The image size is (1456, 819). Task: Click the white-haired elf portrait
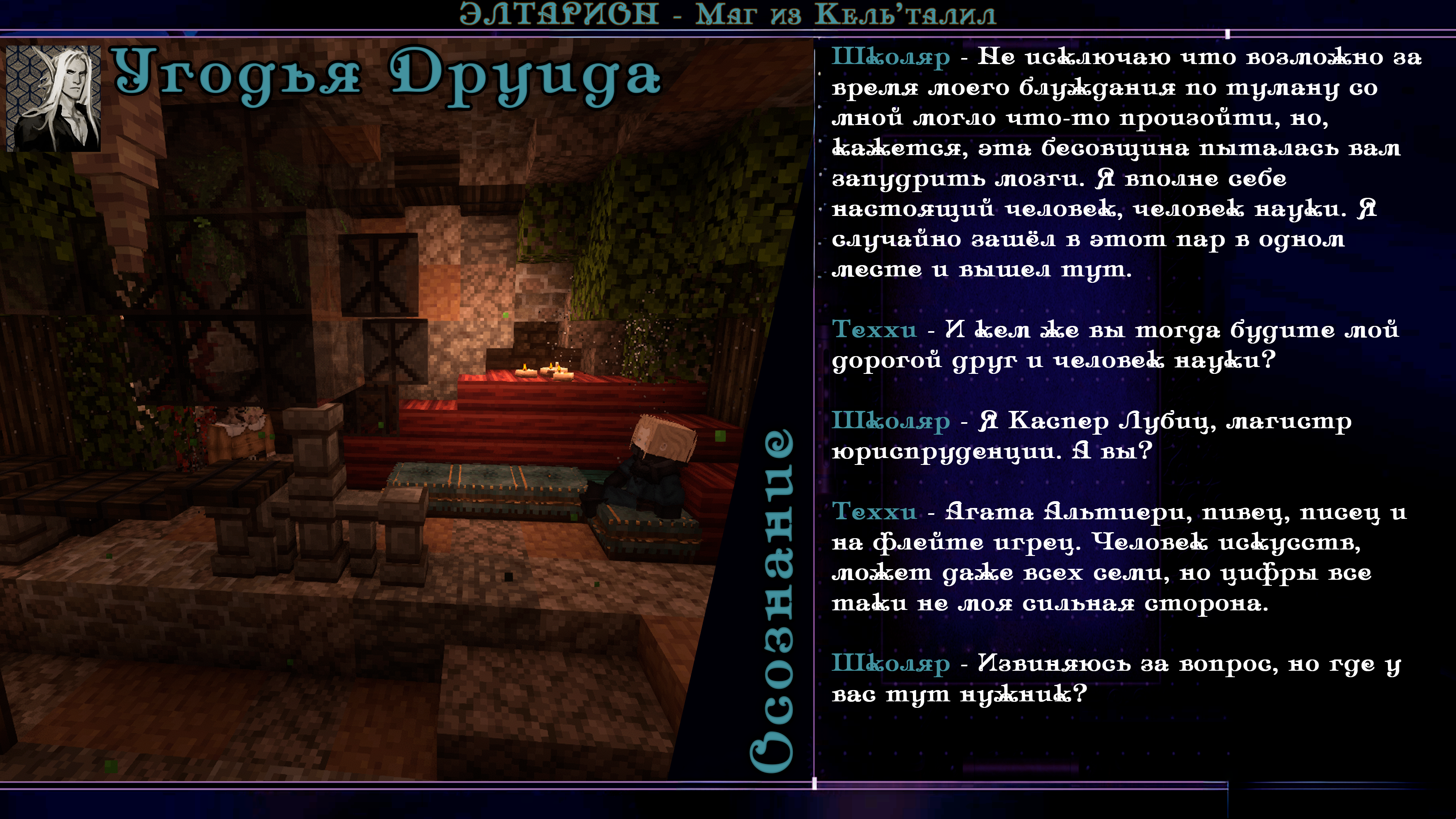54,98
